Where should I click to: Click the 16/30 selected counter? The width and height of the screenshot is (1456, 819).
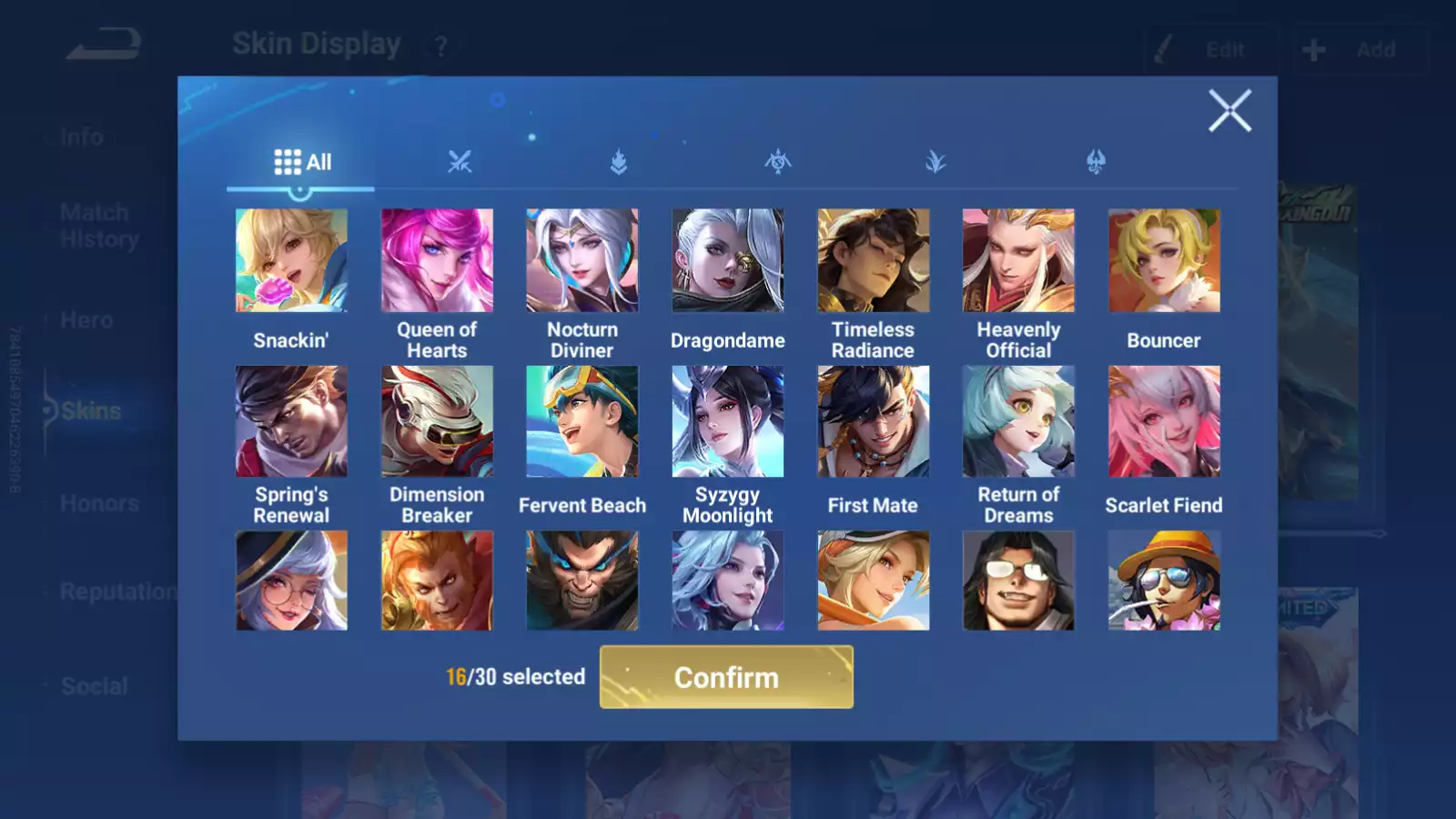tap(515, 677)
